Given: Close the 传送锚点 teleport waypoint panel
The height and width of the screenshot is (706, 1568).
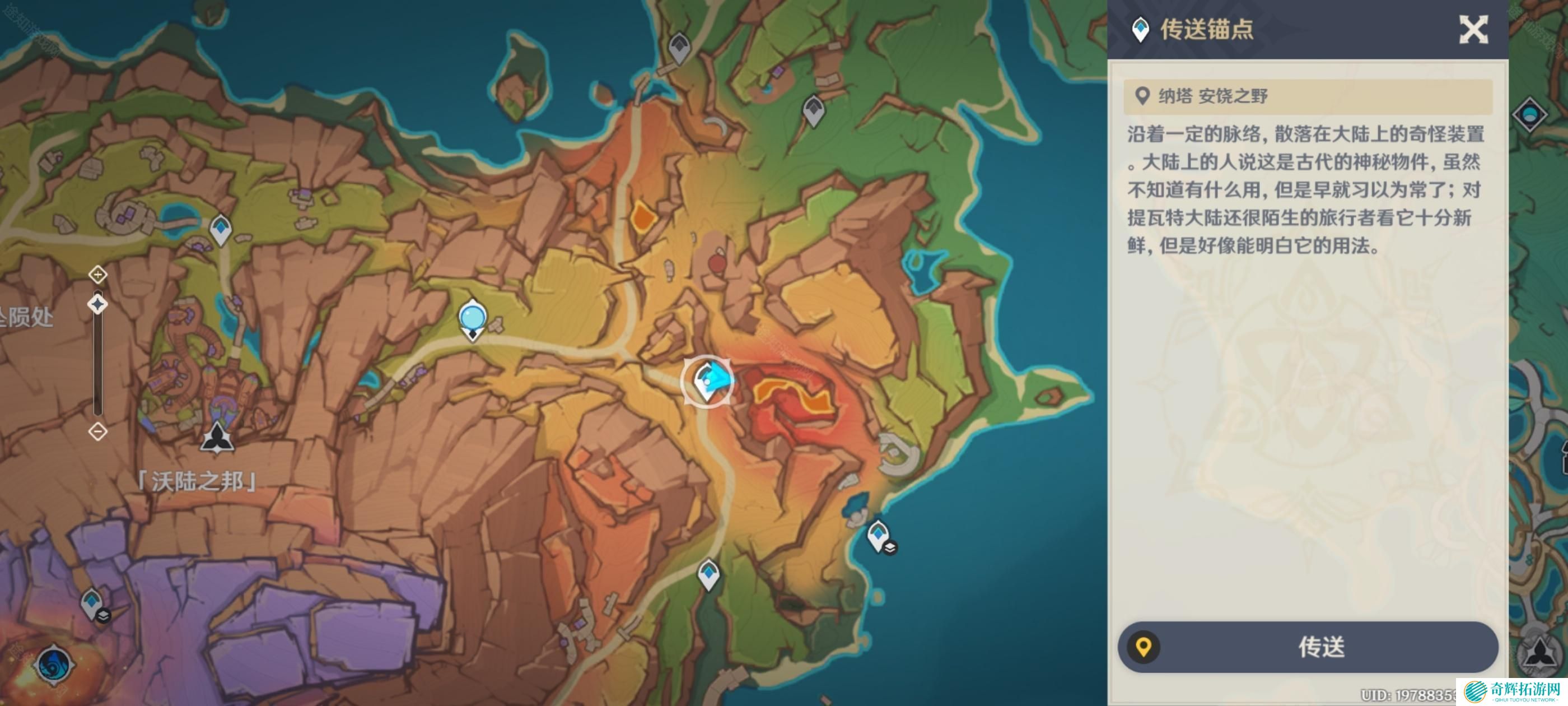Looking at the screenshot, I should [1473, 29].
